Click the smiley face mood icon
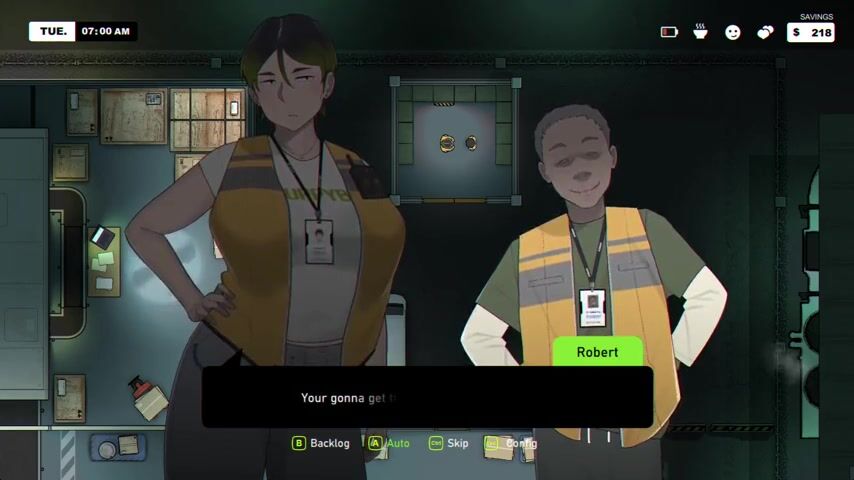The width and height of the screenshot is (854, 480). [733, 32]
